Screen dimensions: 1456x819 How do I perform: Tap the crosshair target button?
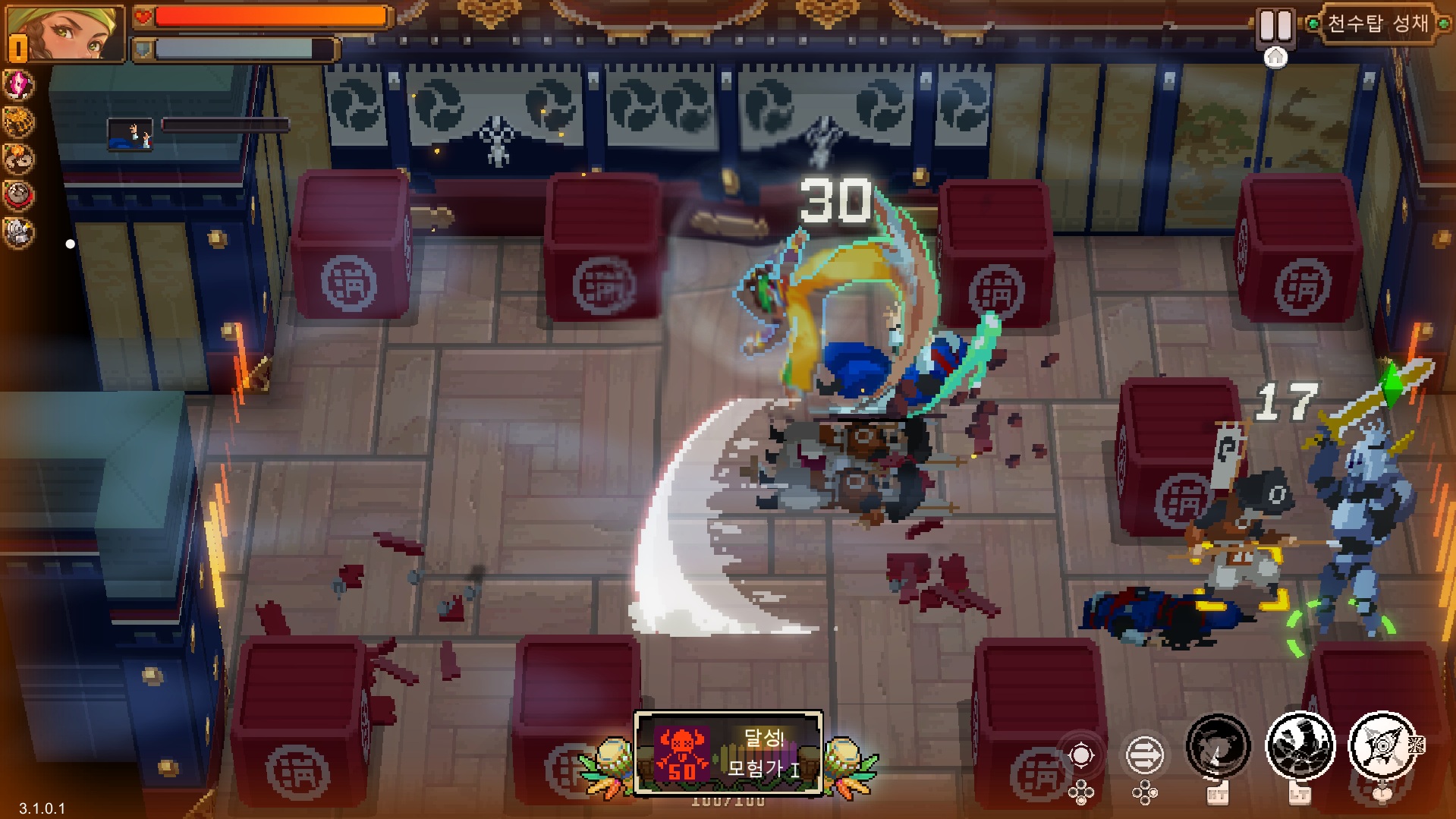(1081, 755)
